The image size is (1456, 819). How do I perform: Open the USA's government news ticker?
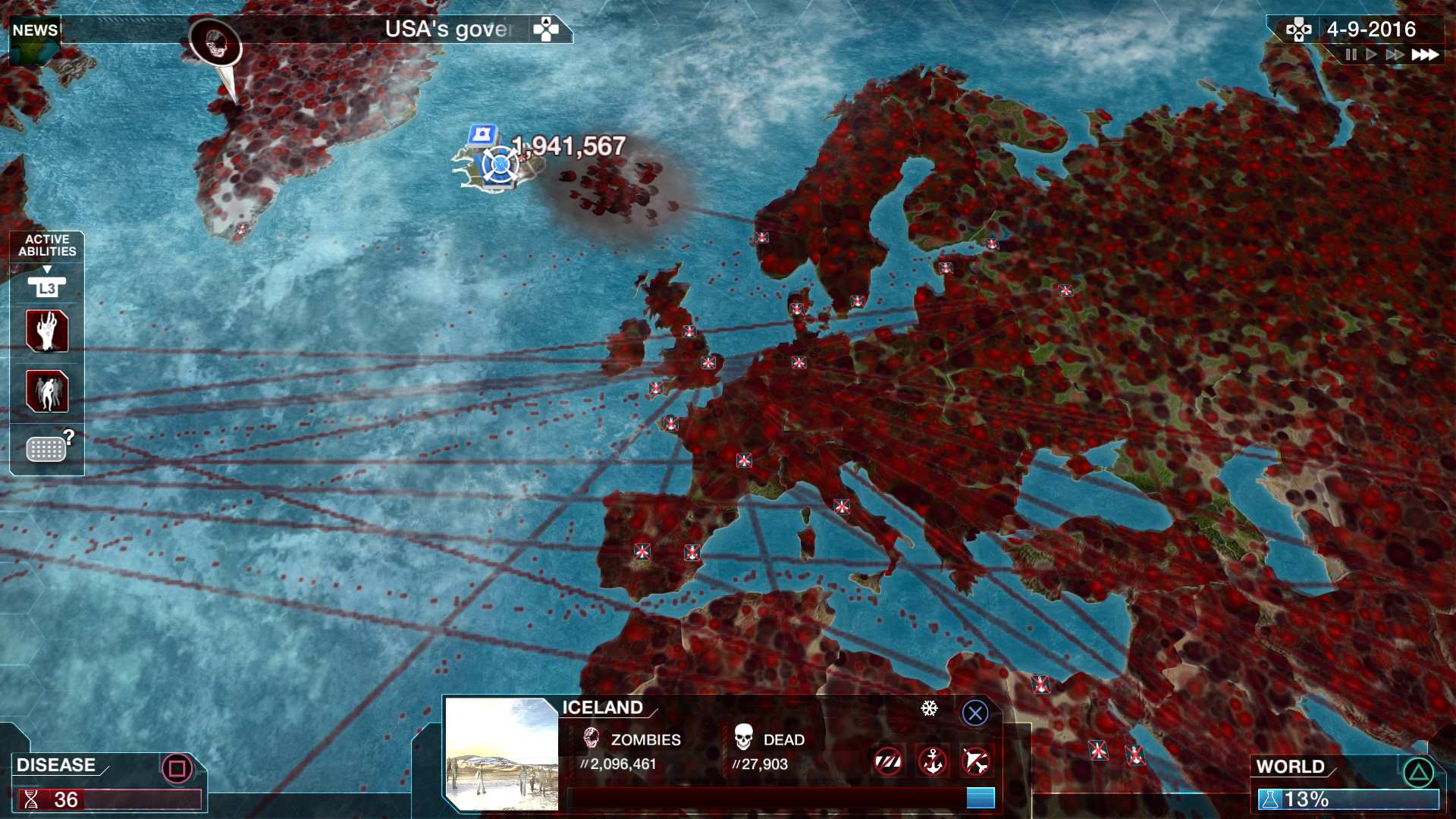coord(447,30)
